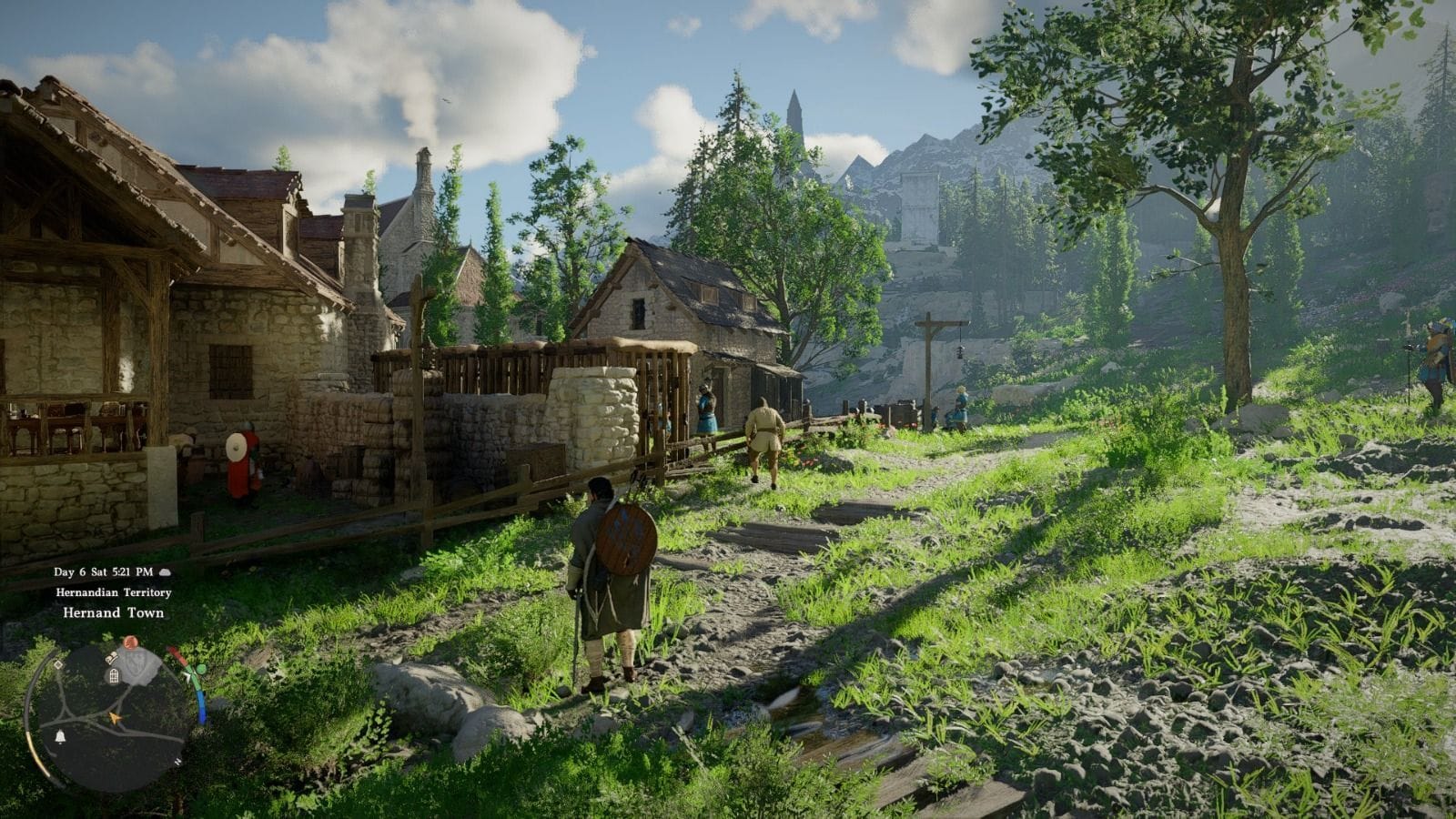This screenshot has width=1456, height=819.
Task: Click the diamond waypoint marker on the minimap
Action: click(57, 664)
